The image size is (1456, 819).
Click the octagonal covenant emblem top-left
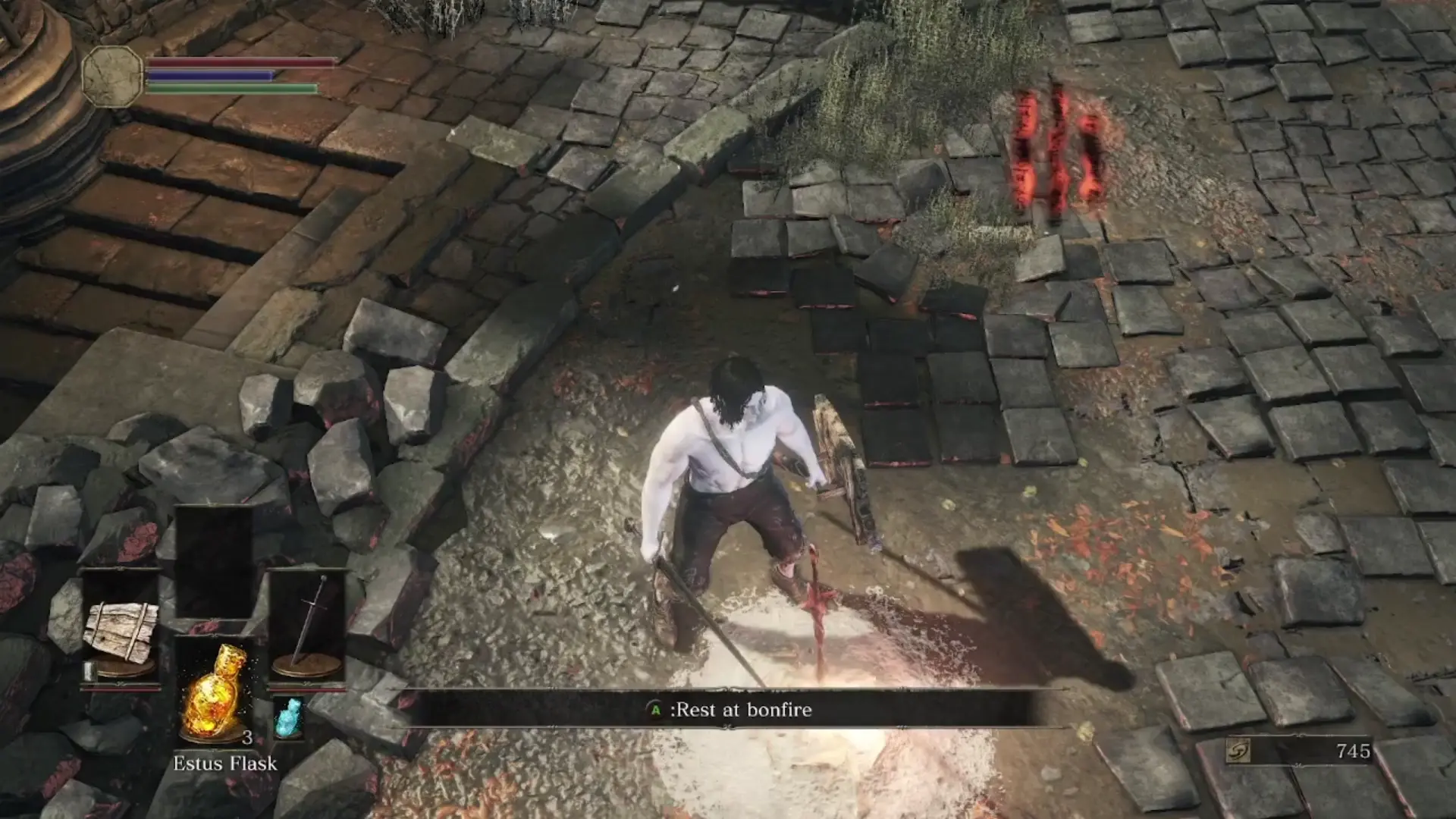tap(112, 75)
